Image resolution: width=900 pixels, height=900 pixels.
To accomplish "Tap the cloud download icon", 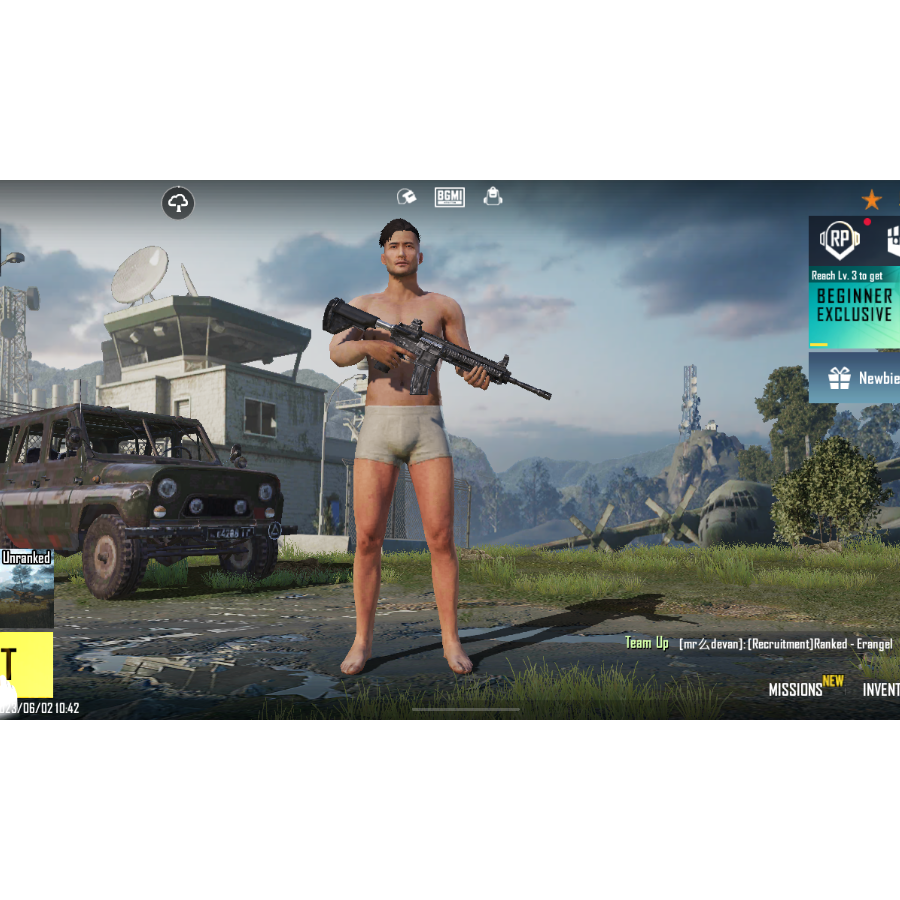I will point(178,204).
